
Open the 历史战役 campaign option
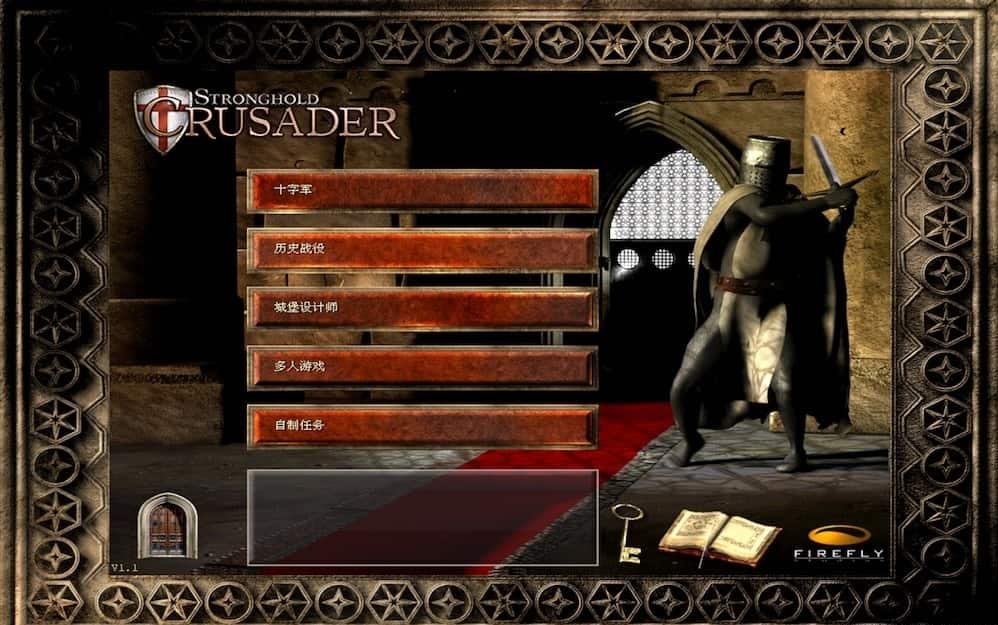(x=422, y=249)
